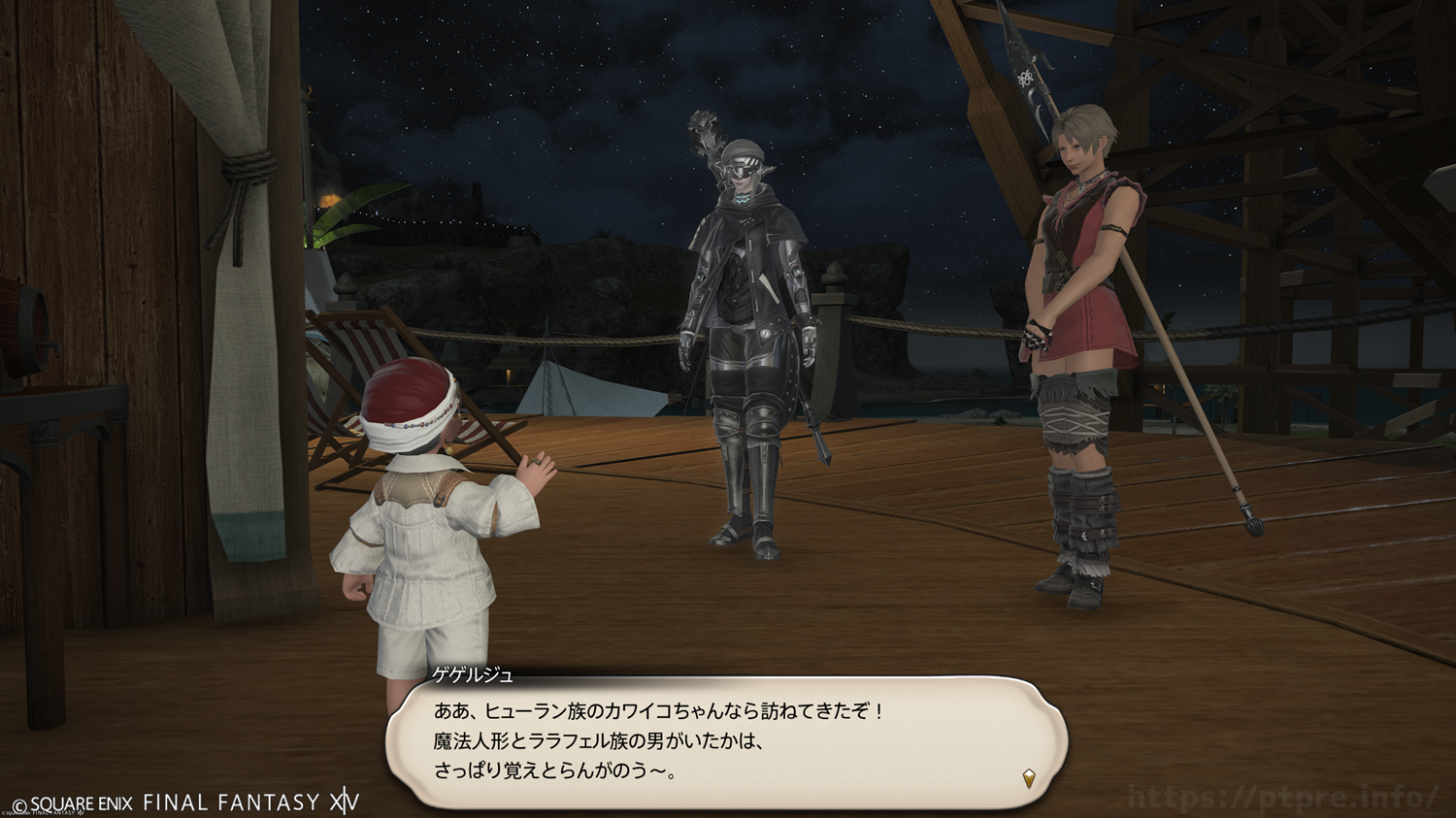
Task: Click Gegeruju's dialogue text box to continue
Action: [x=726, y=741]
